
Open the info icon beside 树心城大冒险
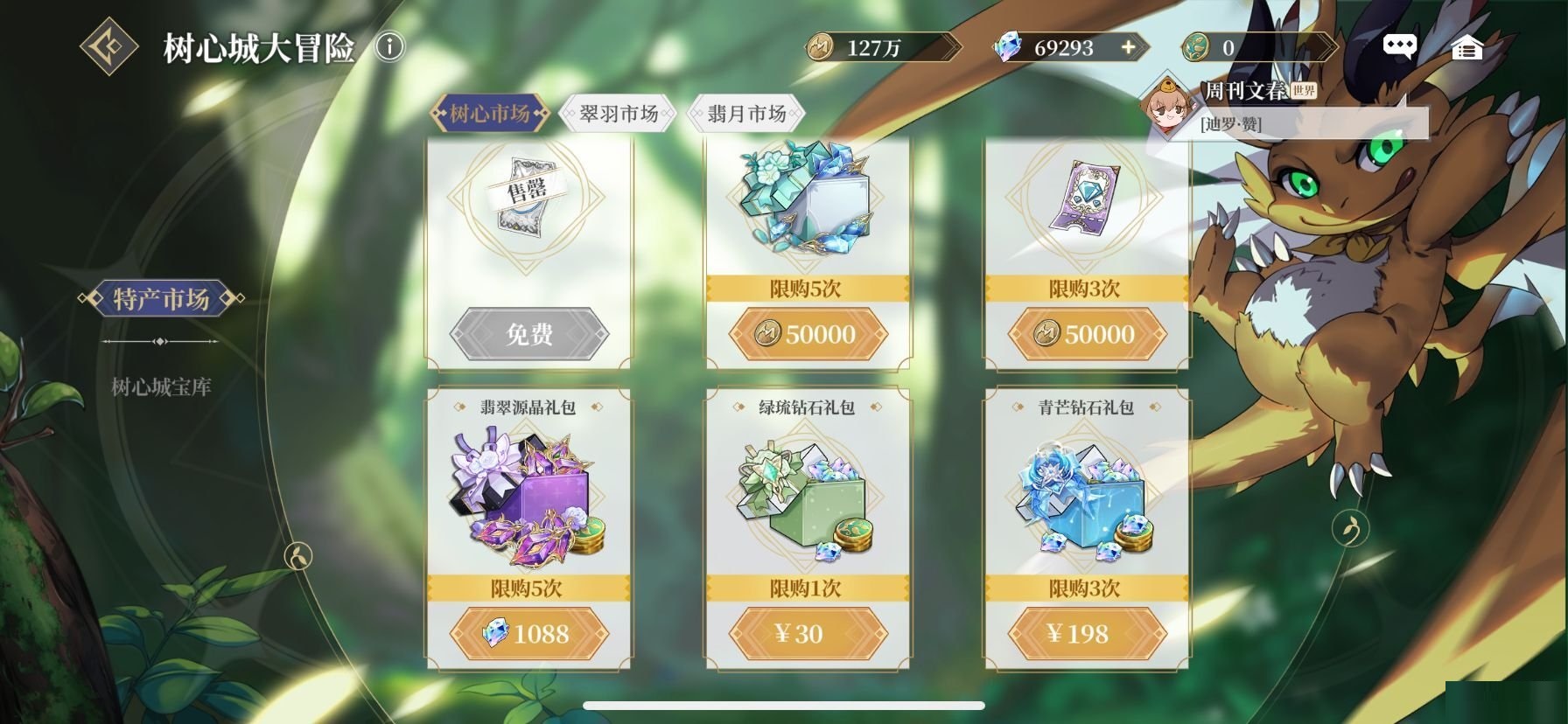pos(390,46)
